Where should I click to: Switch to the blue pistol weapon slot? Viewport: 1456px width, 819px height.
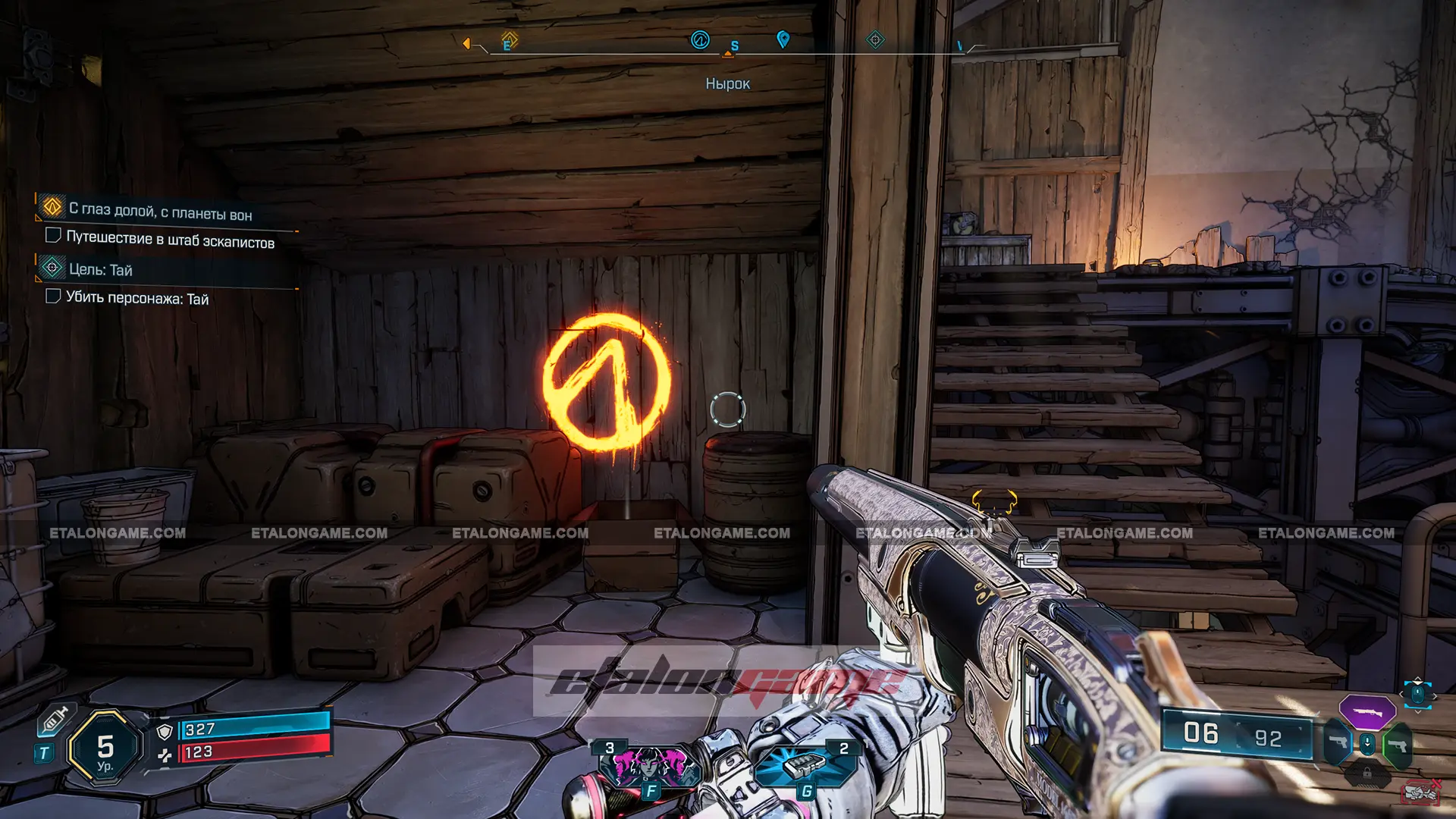tap(1338, 743)
